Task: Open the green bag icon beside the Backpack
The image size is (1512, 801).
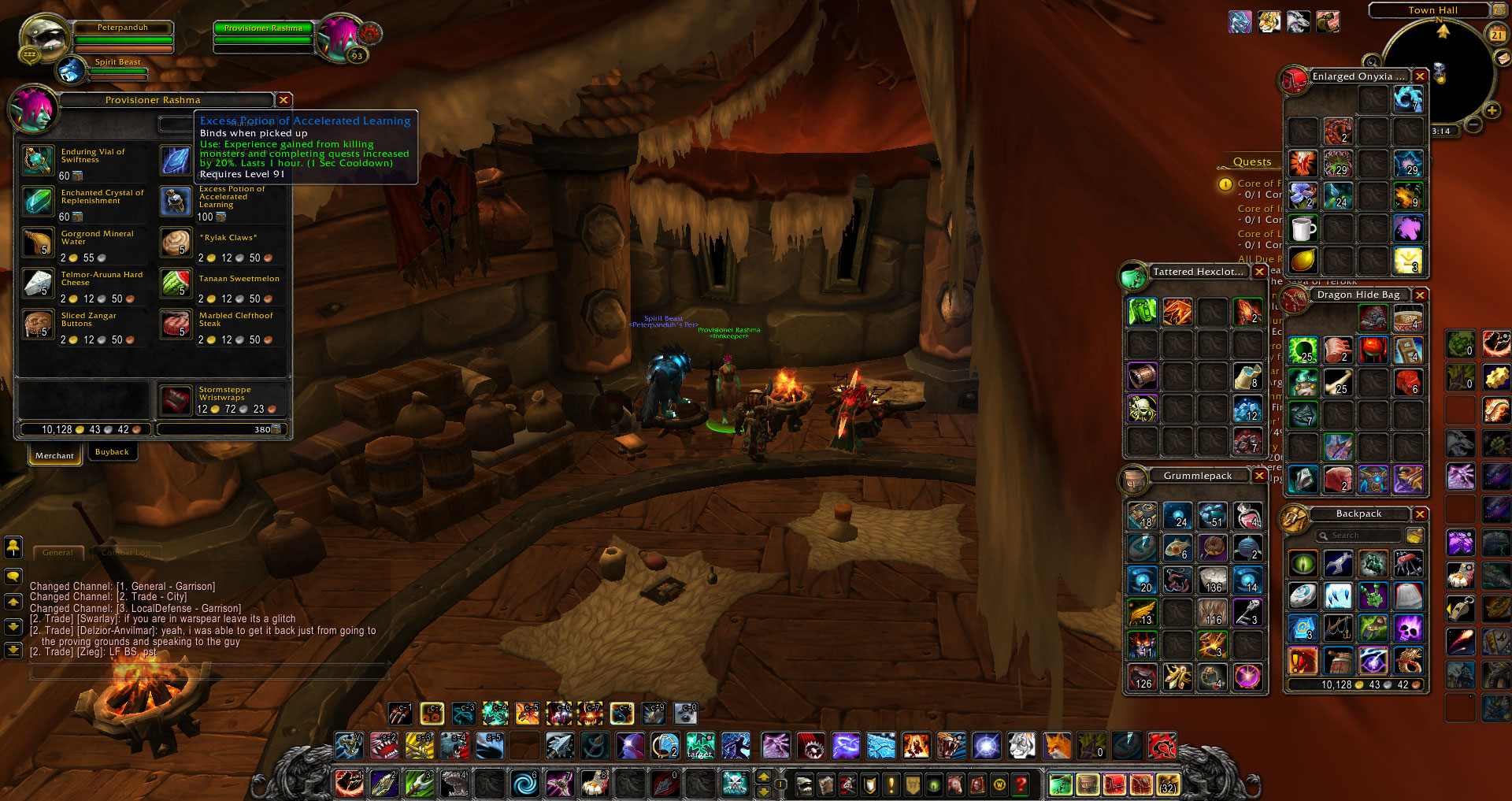Action: click(x=1060, y=784)
